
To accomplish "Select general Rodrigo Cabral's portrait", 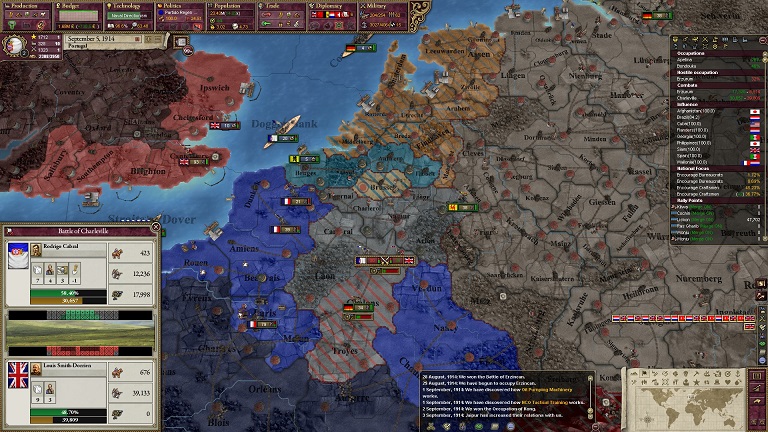I will pos(36,250).
